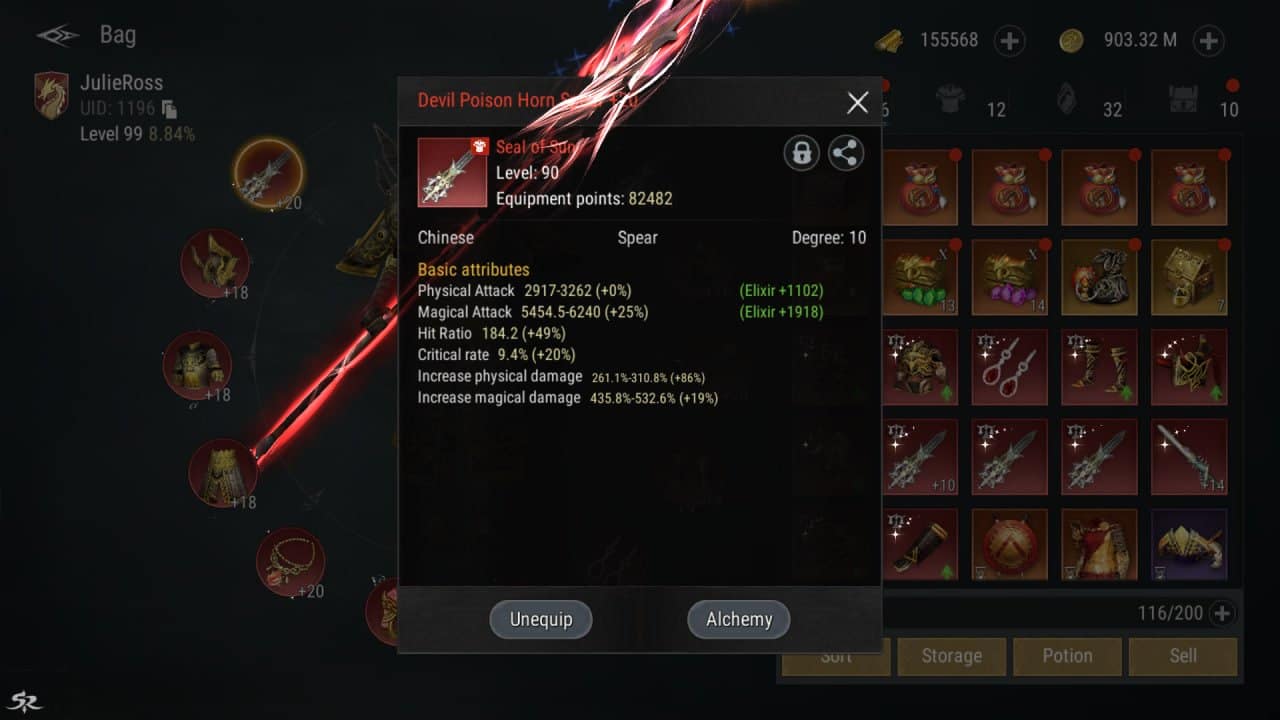Screen dimensions: 1280x720
Task: Select the earrings item in the bag
Action: pyautogui.click(x=1009, y=367)
